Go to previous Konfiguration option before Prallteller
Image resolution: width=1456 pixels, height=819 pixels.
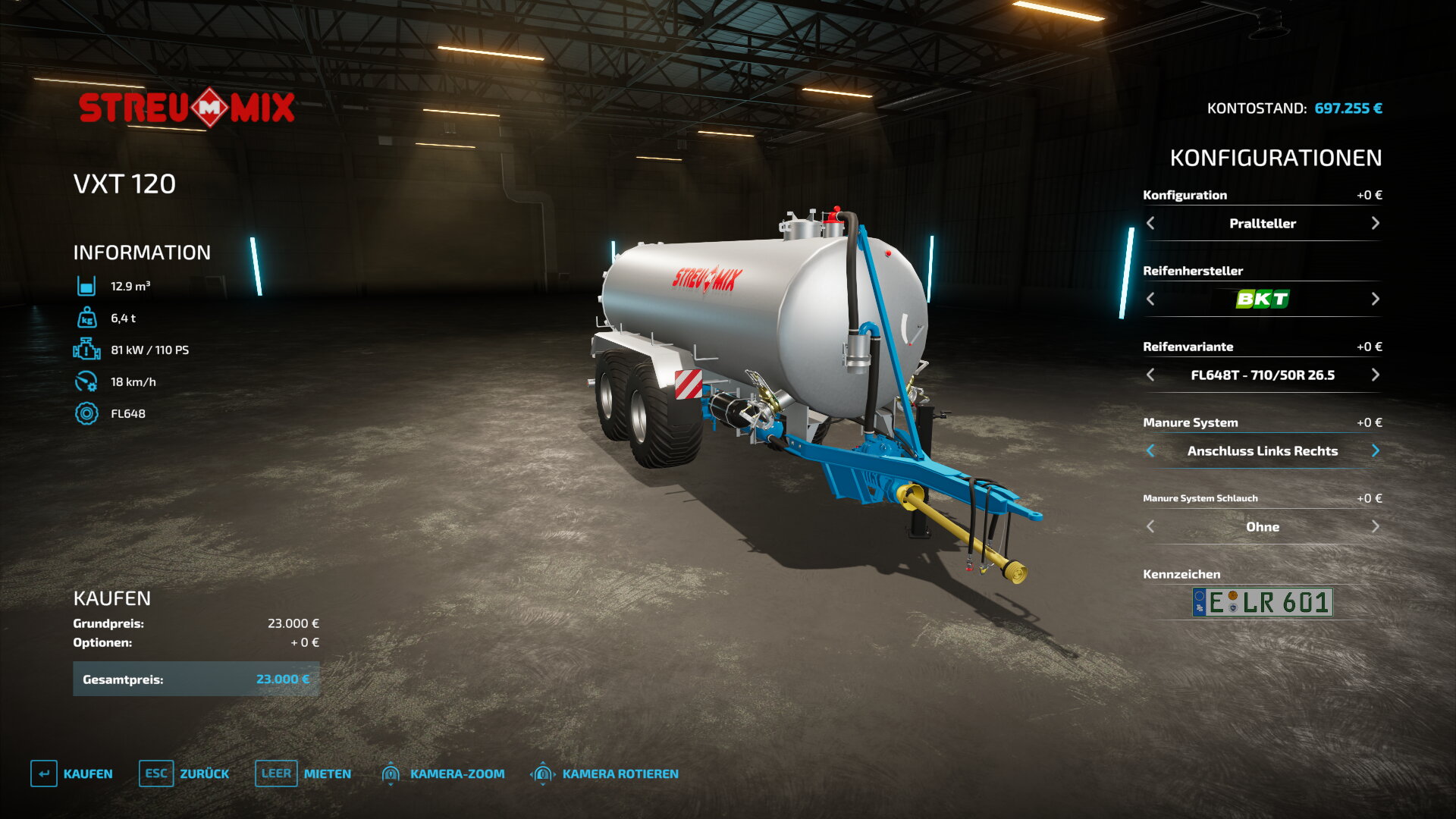point(1150,223)
